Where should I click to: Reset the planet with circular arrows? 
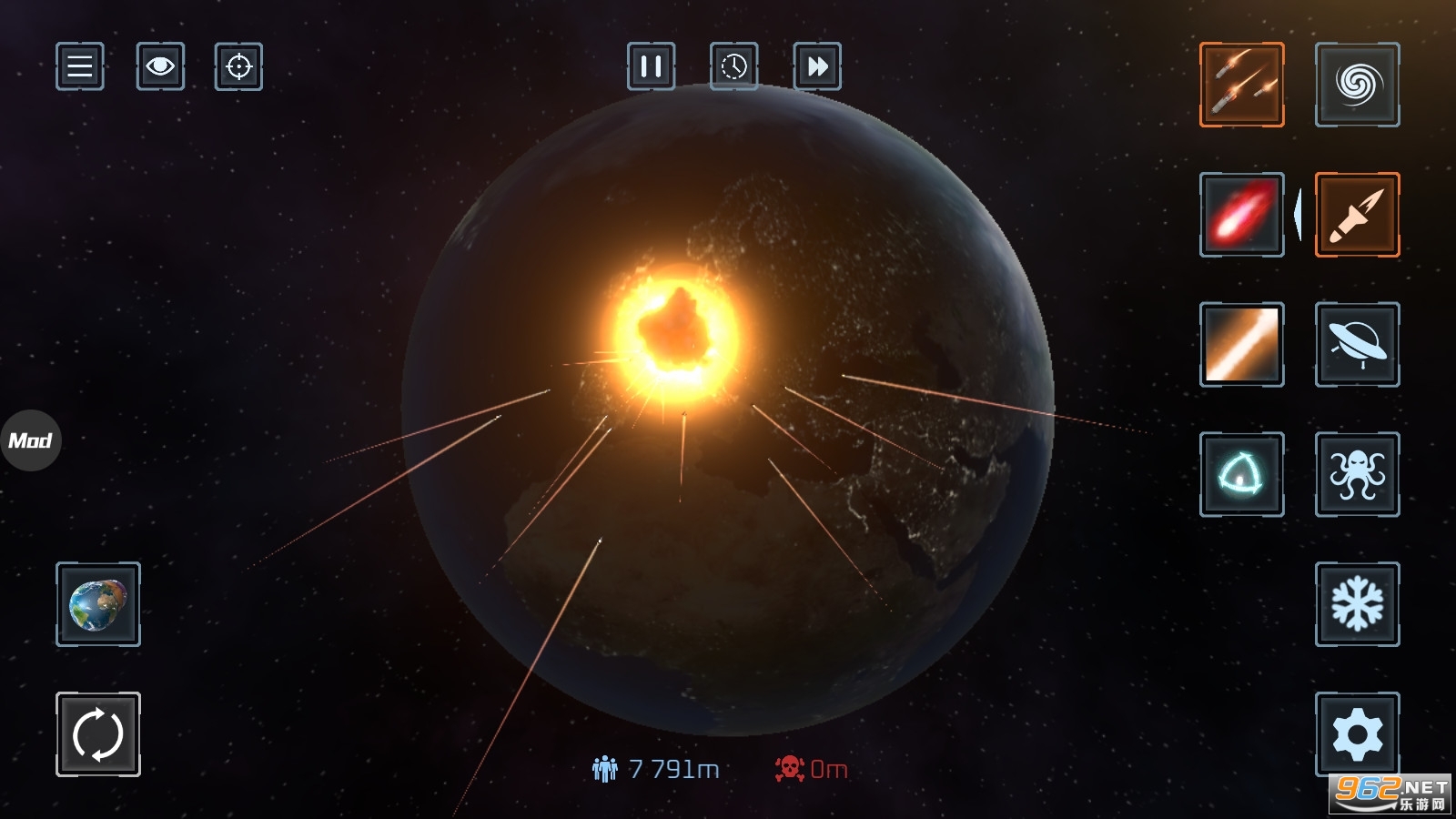pos(98,733)
